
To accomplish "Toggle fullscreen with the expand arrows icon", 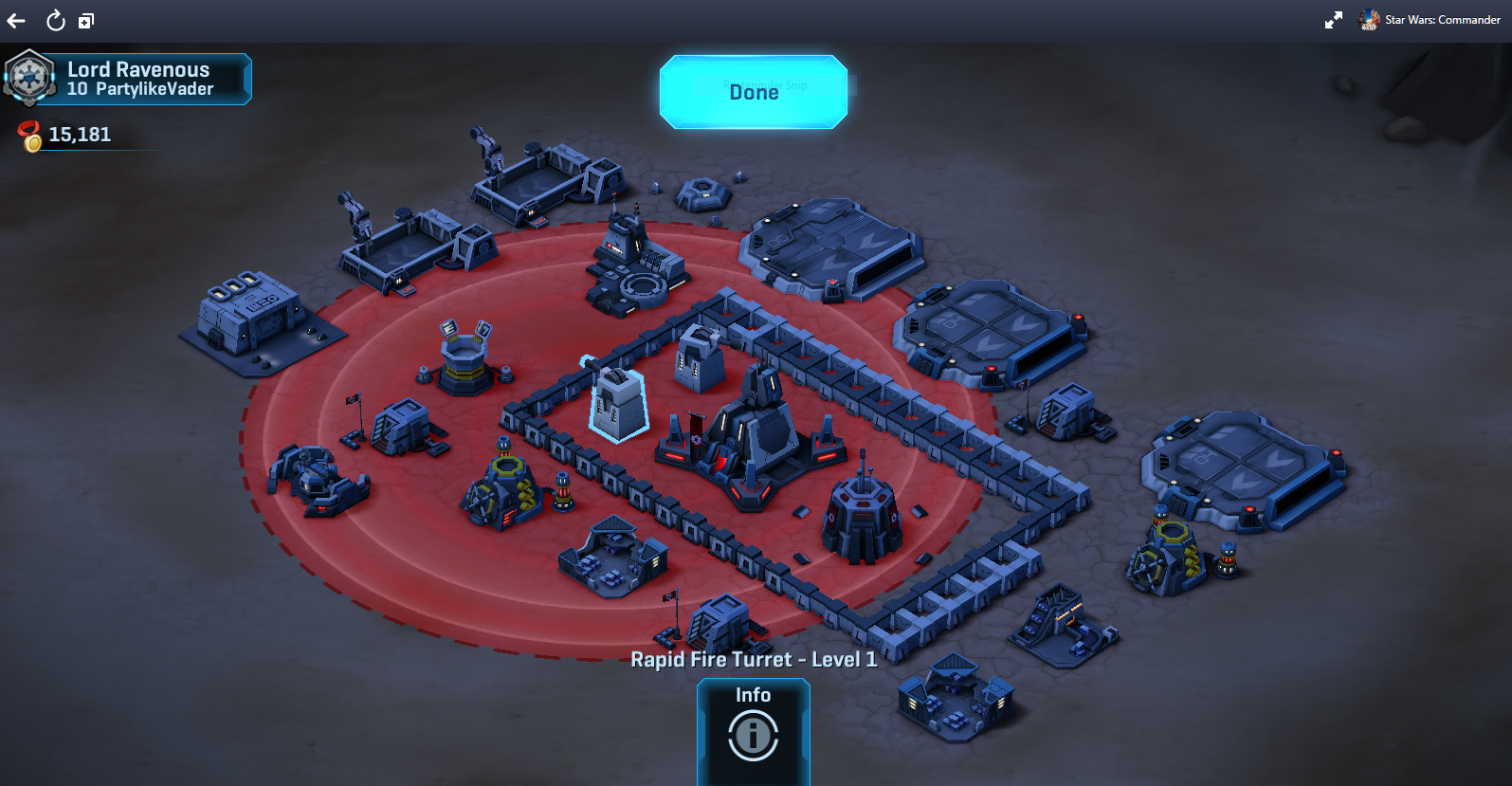I will pyautogui.click(x=1333, y=20).
